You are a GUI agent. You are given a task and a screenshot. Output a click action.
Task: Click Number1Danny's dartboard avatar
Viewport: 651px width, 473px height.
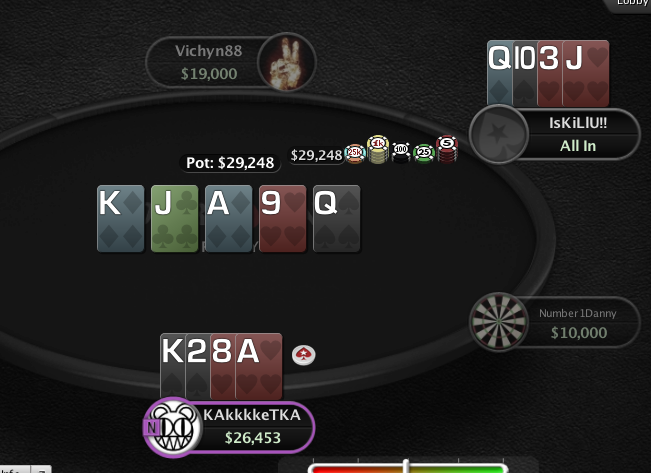coord(498,322)
